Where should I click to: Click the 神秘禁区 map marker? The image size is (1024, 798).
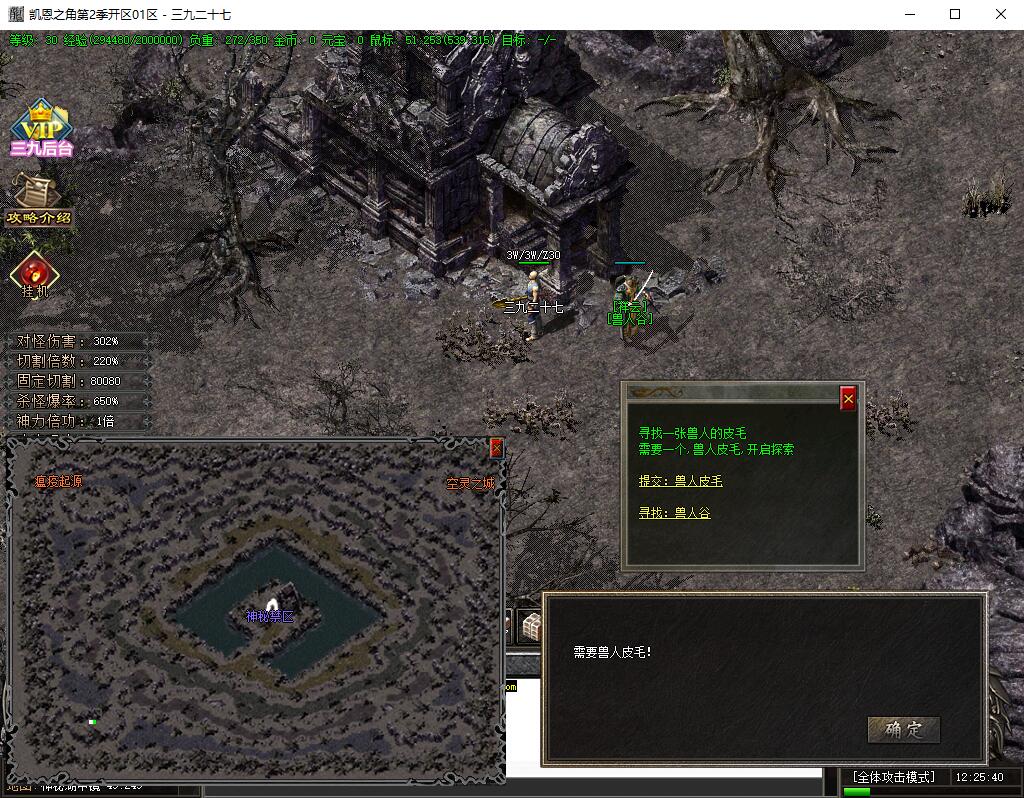270,616
